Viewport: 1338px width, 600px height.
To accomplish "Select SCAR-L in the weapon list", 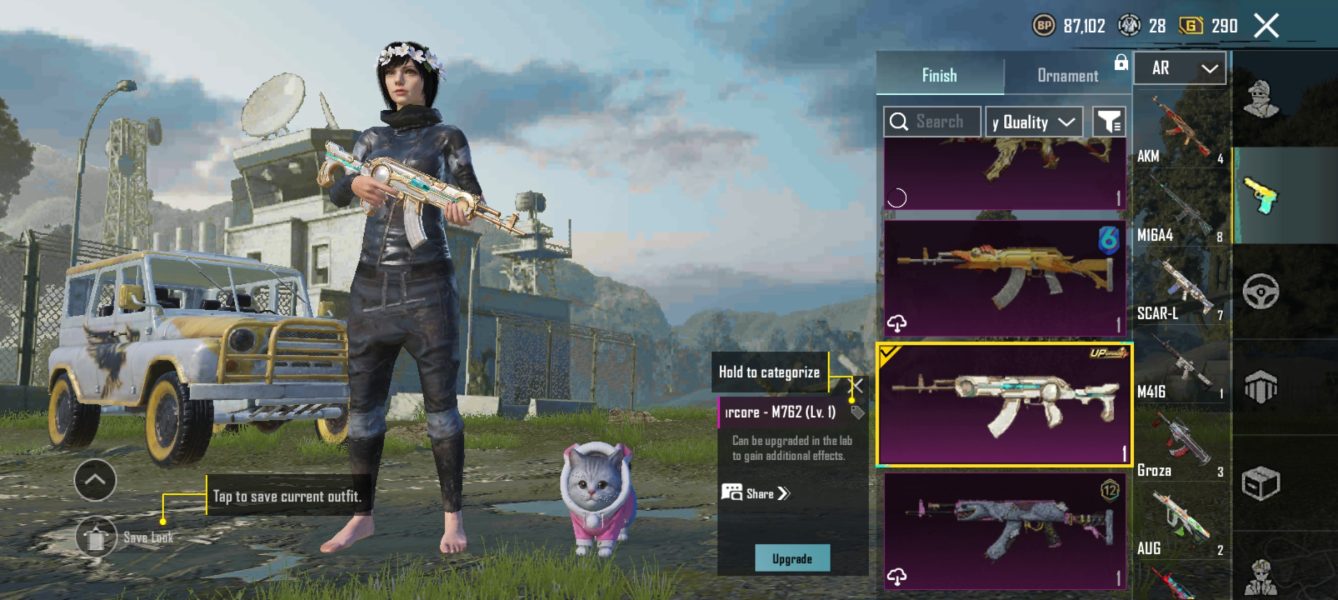I will (1180, 287).
